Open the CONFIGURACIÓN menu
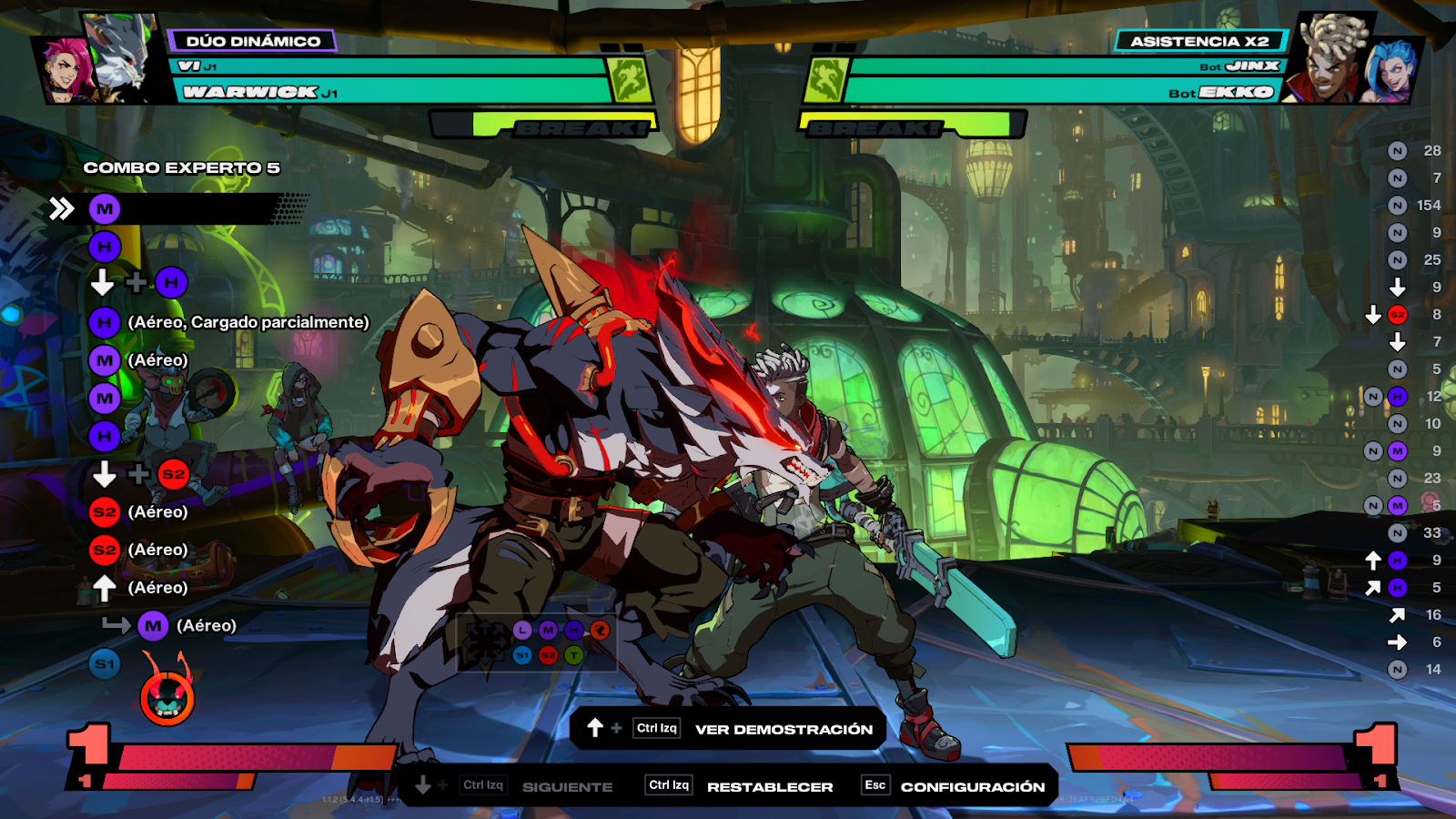 [x=972, y=786]
